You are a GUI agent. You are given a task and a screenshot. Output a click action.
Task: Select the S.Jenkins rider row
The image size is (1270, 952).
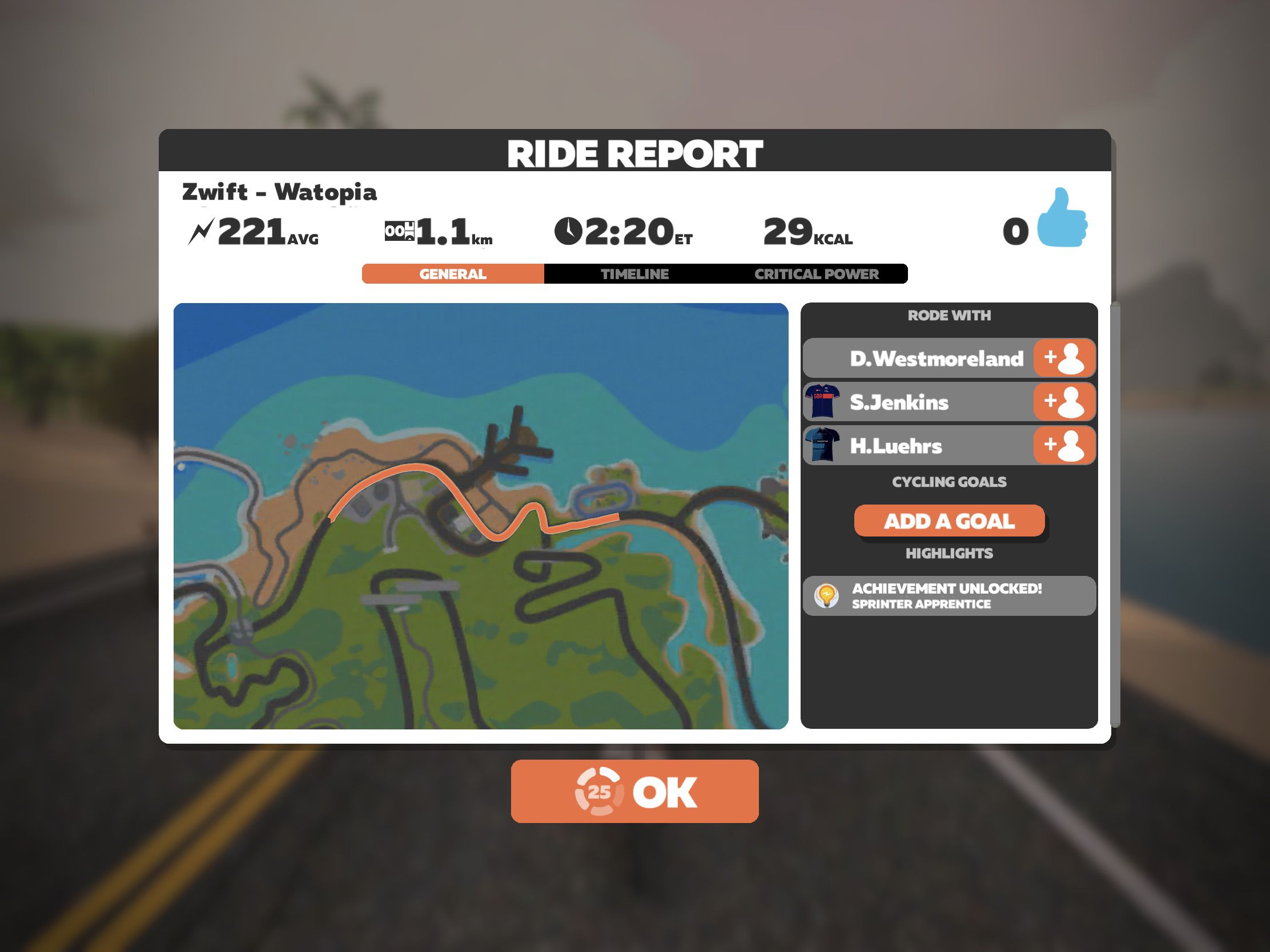pos(919,402)
